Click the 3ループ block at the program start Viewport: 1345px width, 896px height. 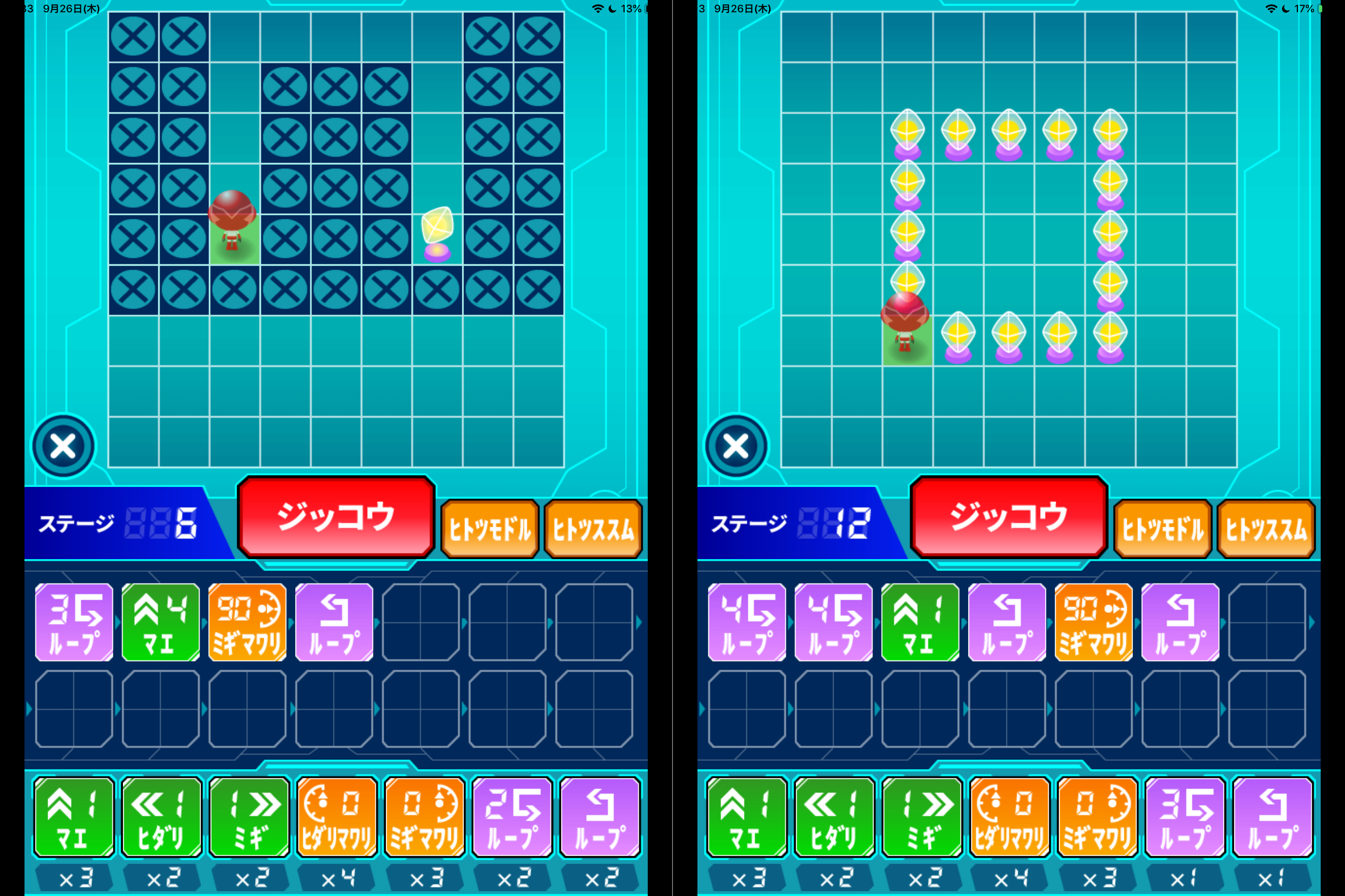pyautogui.click(x=74, y=623)
